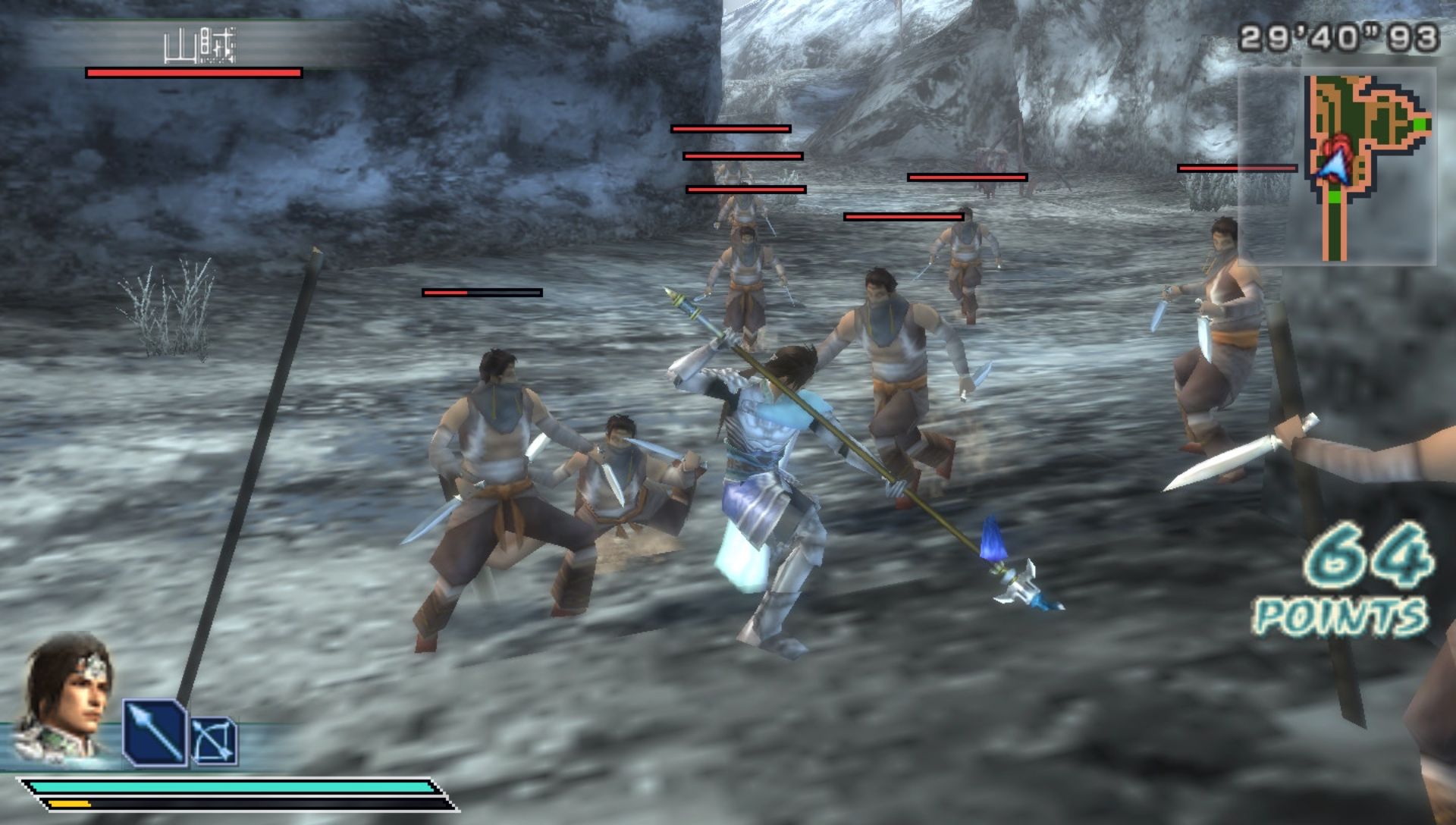Switch to the bow weapon icon
Viewport: 1456px width, 825px height.
click(x=213, y=741)
